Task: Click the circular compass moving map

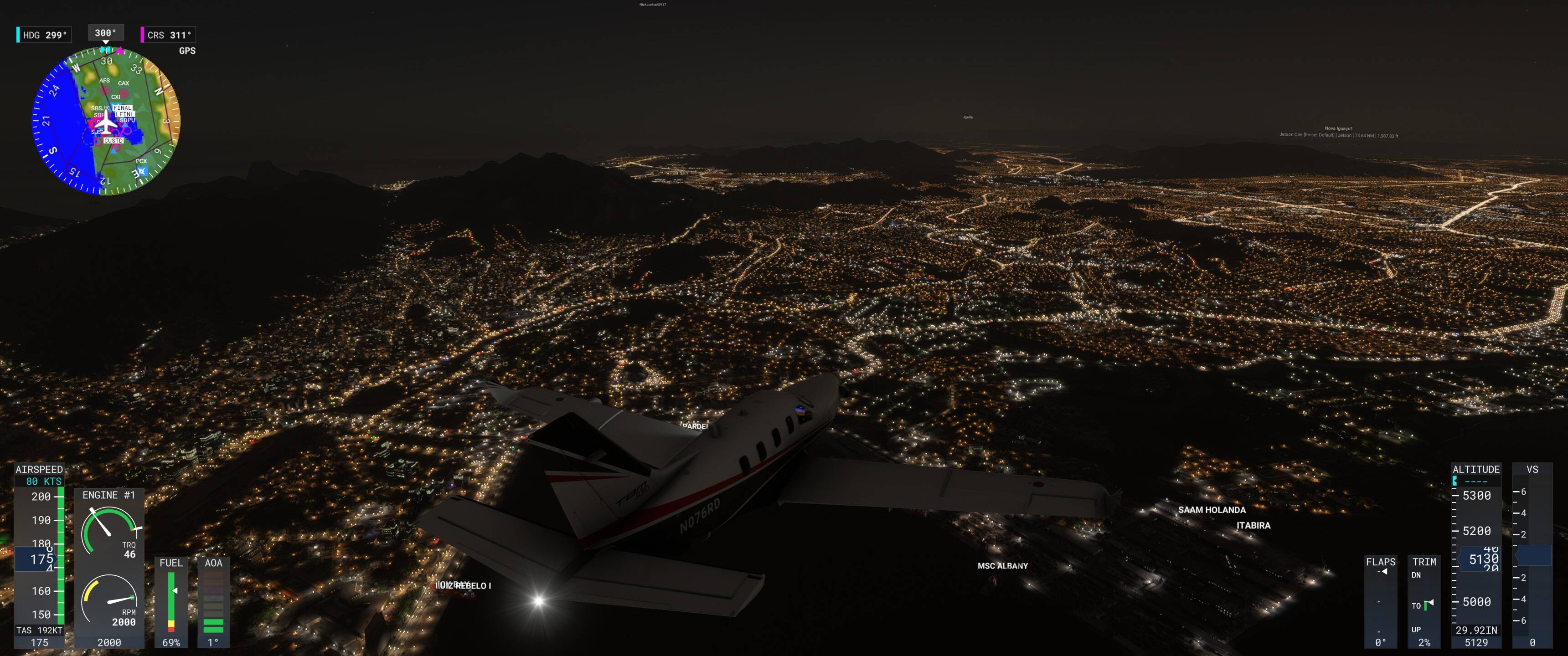Action: (106, 121)
